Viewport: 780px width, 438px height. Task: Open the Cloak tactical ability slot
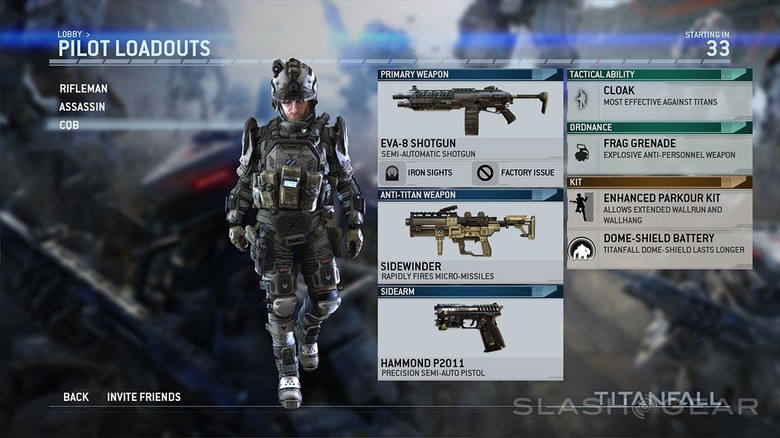click(x=660, y=100)
